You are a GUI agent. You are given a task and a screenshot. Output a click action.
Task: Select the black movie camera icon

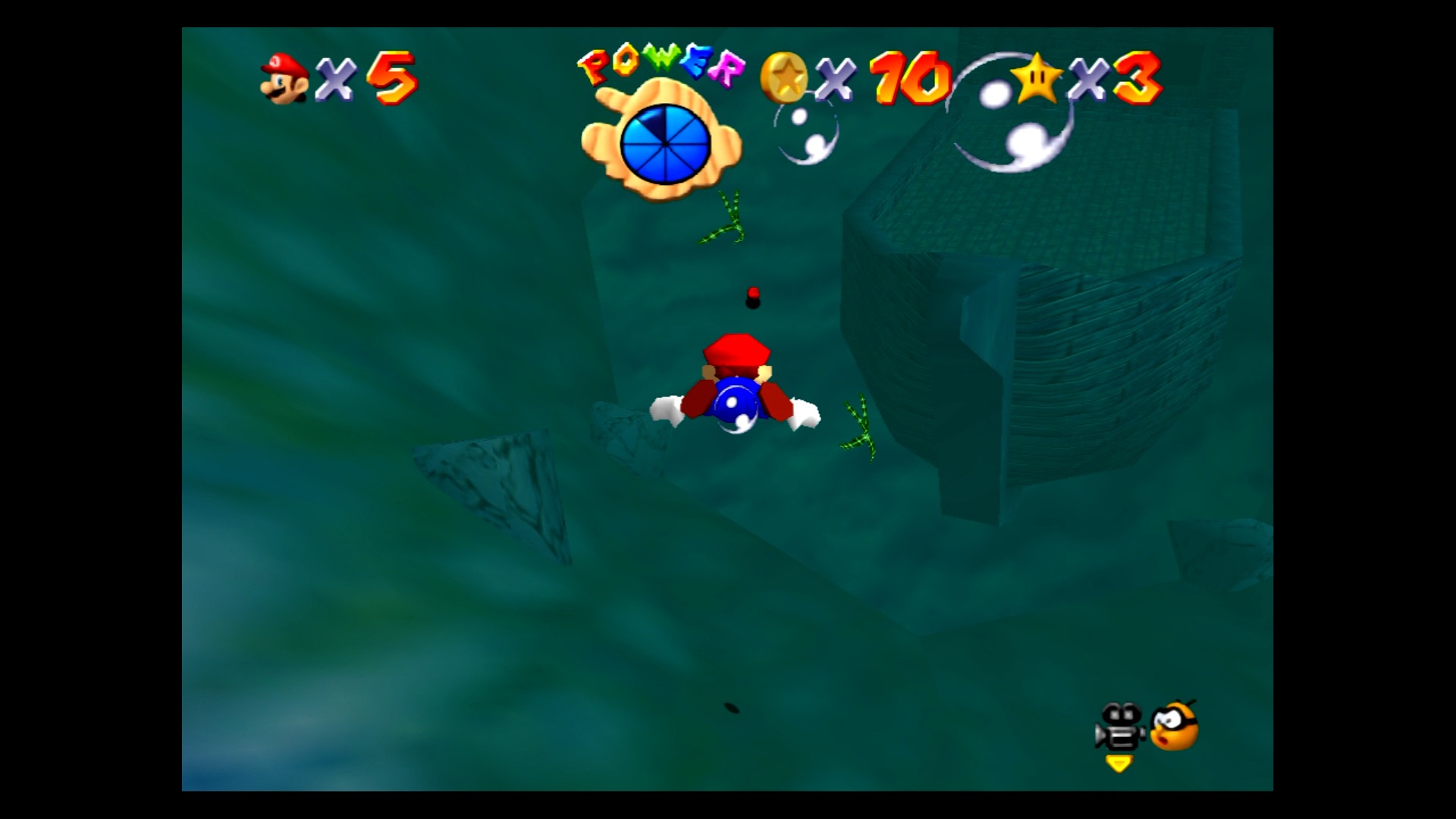tap(1120, 727)
